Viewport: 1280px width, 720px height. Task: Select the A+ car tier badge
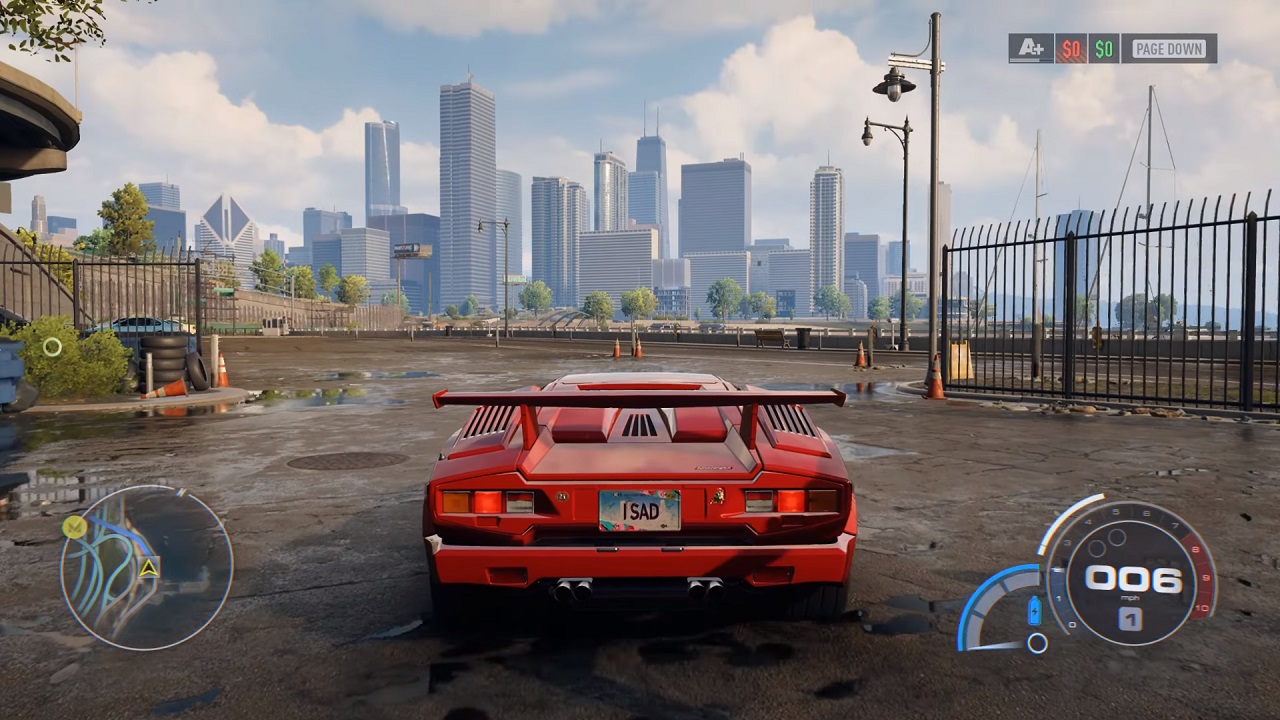pos(1030,48)
